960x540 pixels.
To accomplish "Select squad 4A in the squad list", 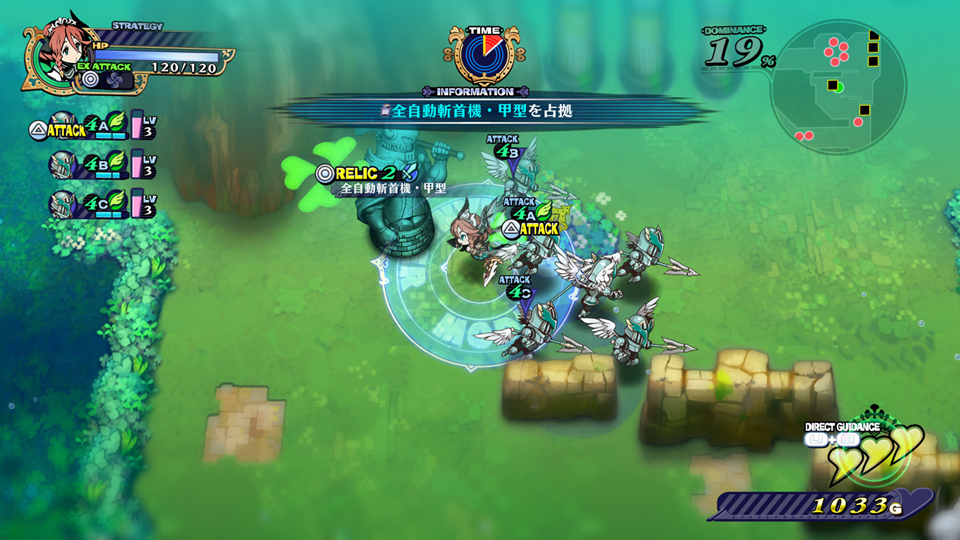I will (92, 127).
